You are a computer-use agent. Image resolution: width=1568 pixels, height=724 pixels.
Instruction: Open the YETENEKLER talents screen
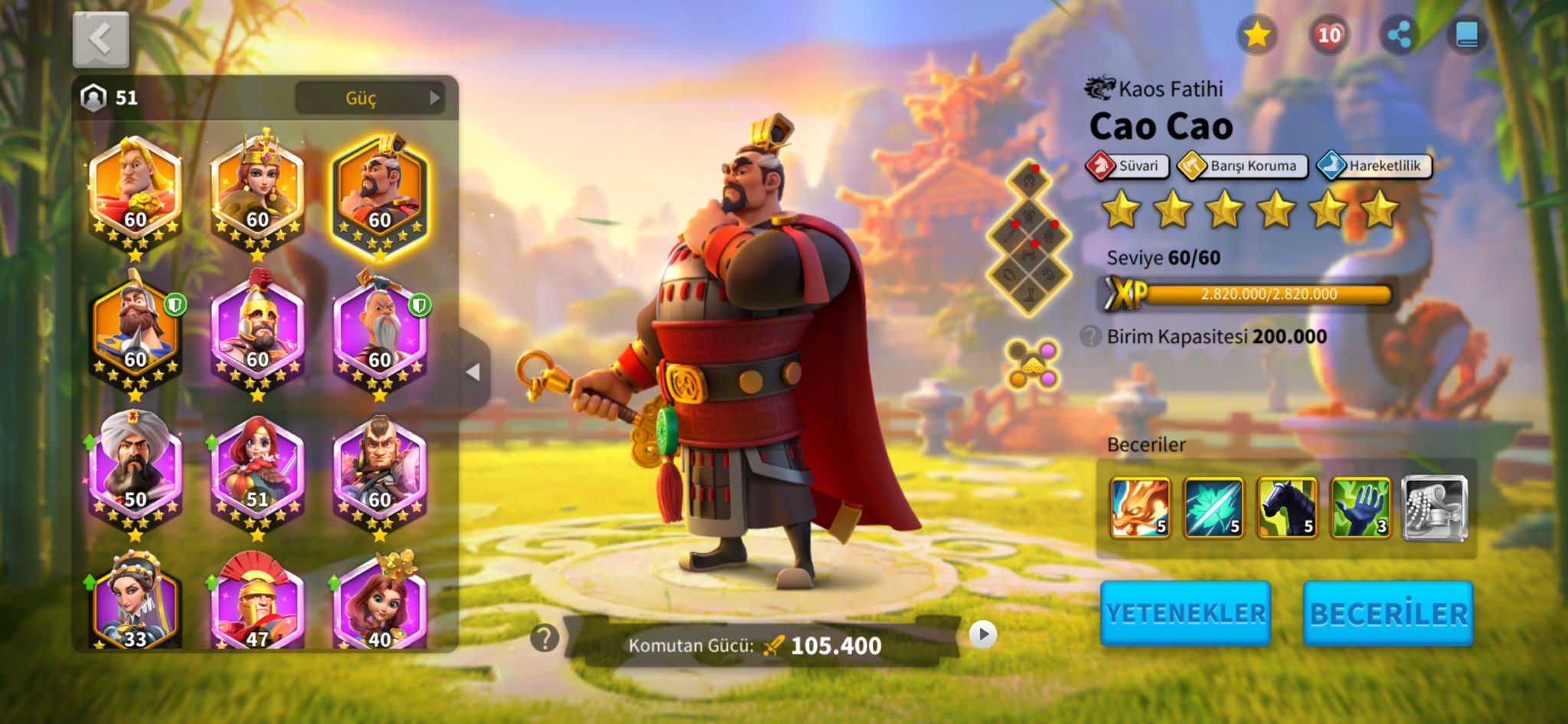point(1185,613)
